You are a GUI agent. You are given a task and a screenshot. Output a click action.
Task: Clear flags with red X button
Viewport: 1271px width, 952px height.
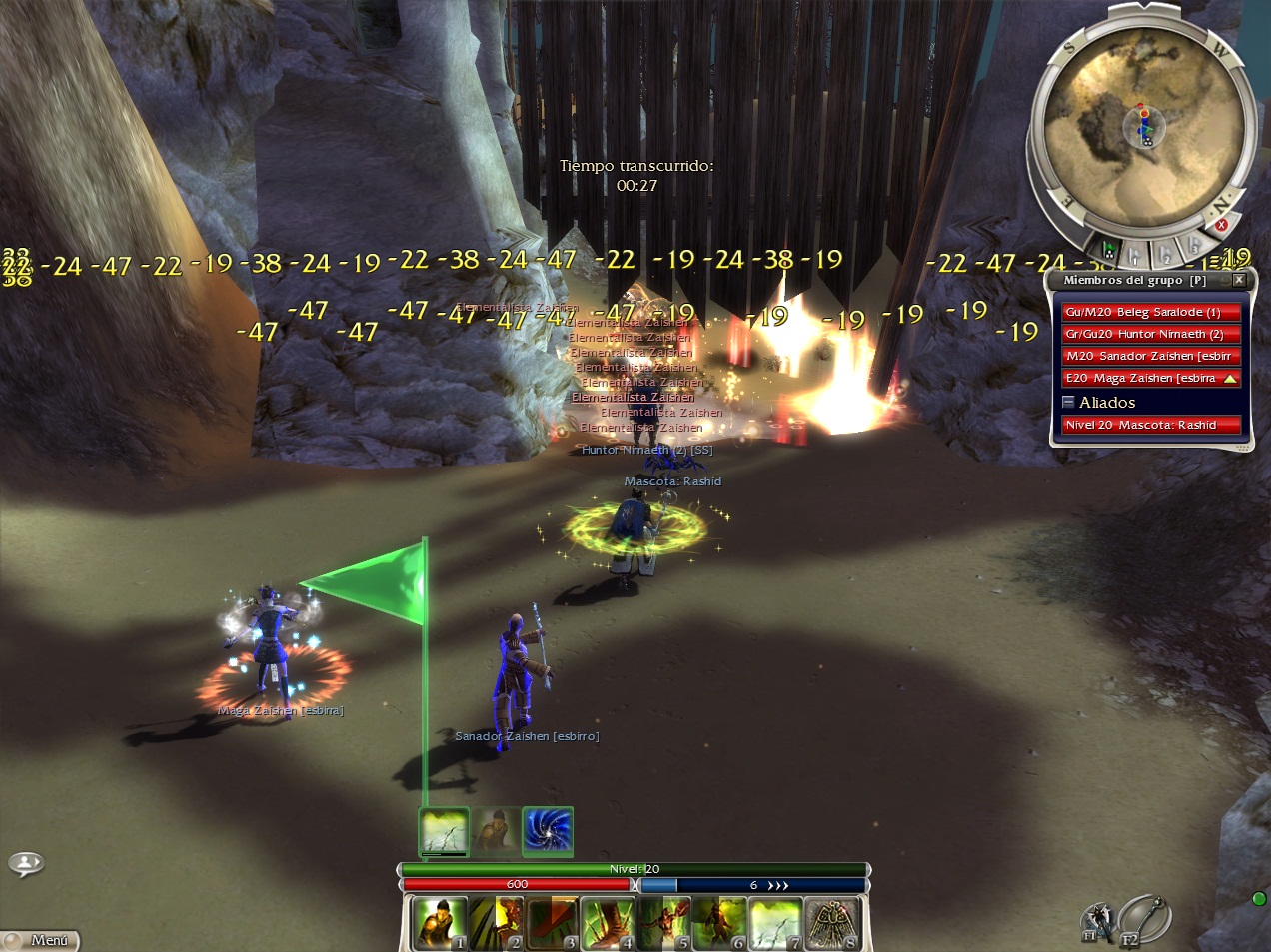pyautogui.click(x=1220, y=225)
